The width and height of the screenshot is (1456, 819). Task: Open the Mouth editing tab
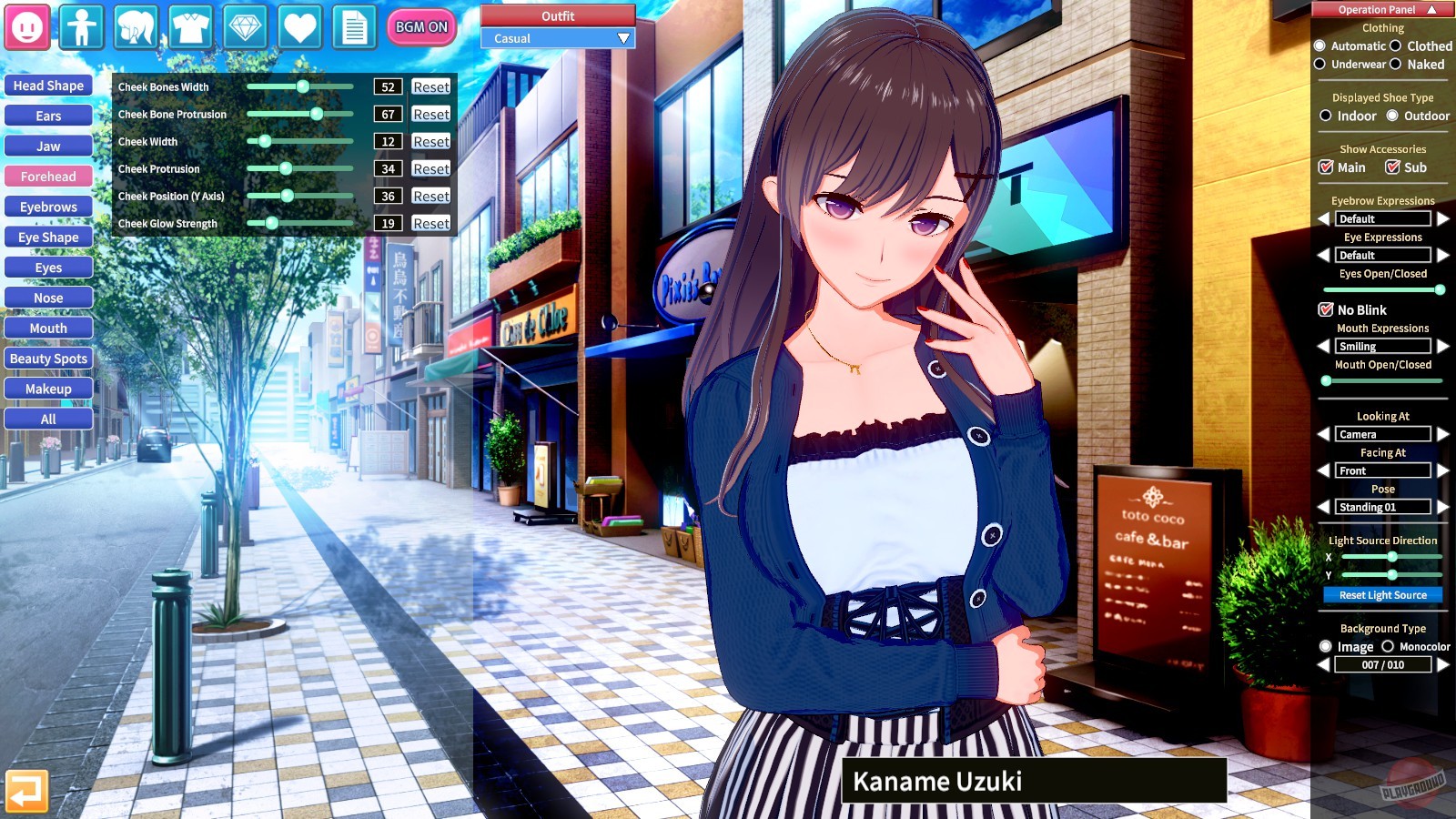pos(48,328)
